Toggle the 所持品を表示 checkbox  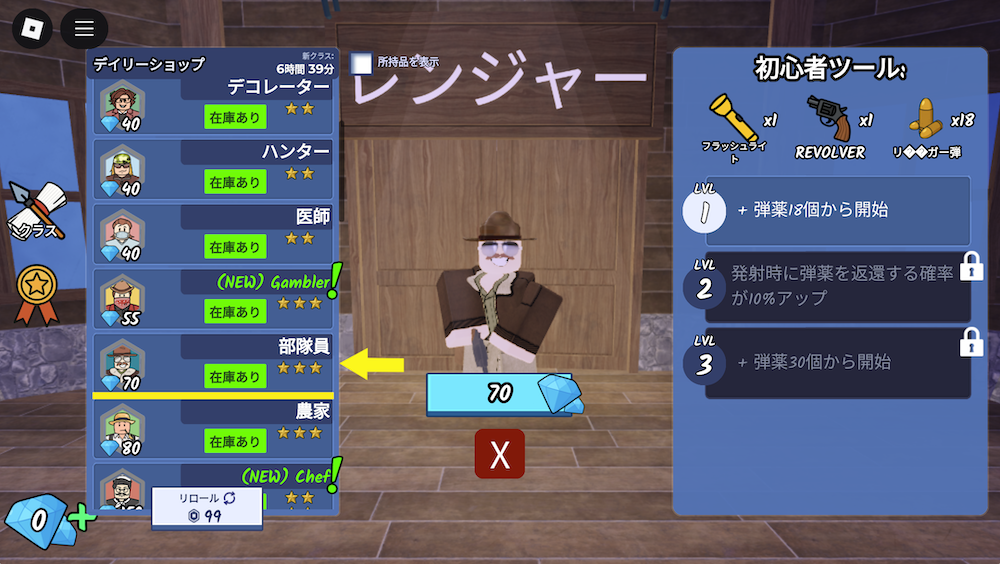tap(362, 63)
